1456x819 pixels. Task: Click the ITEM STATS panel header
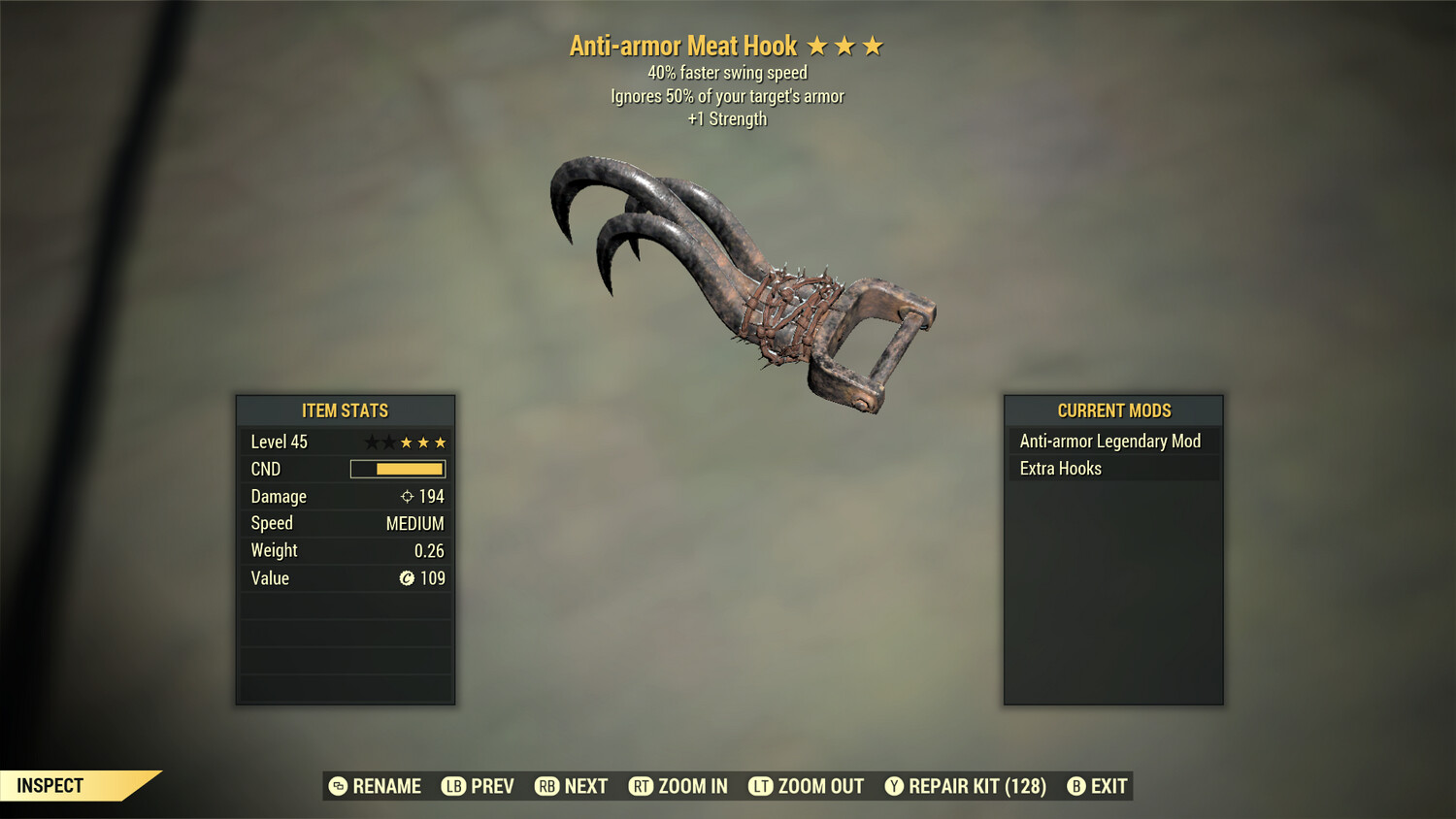(x=346, y=410)
